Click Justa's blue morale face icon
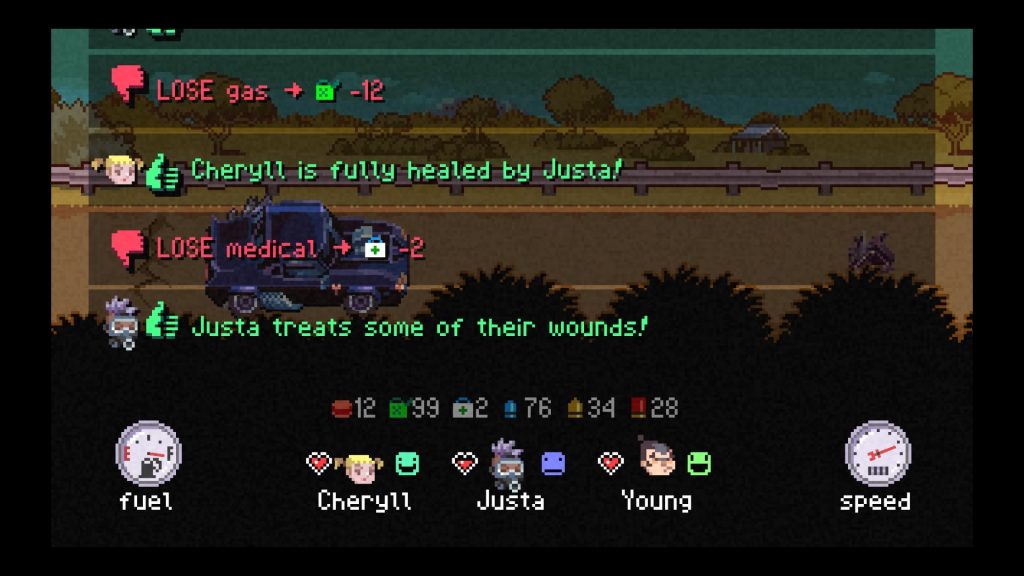Viewport: 1024px width, 576px height. pos(553,463)
